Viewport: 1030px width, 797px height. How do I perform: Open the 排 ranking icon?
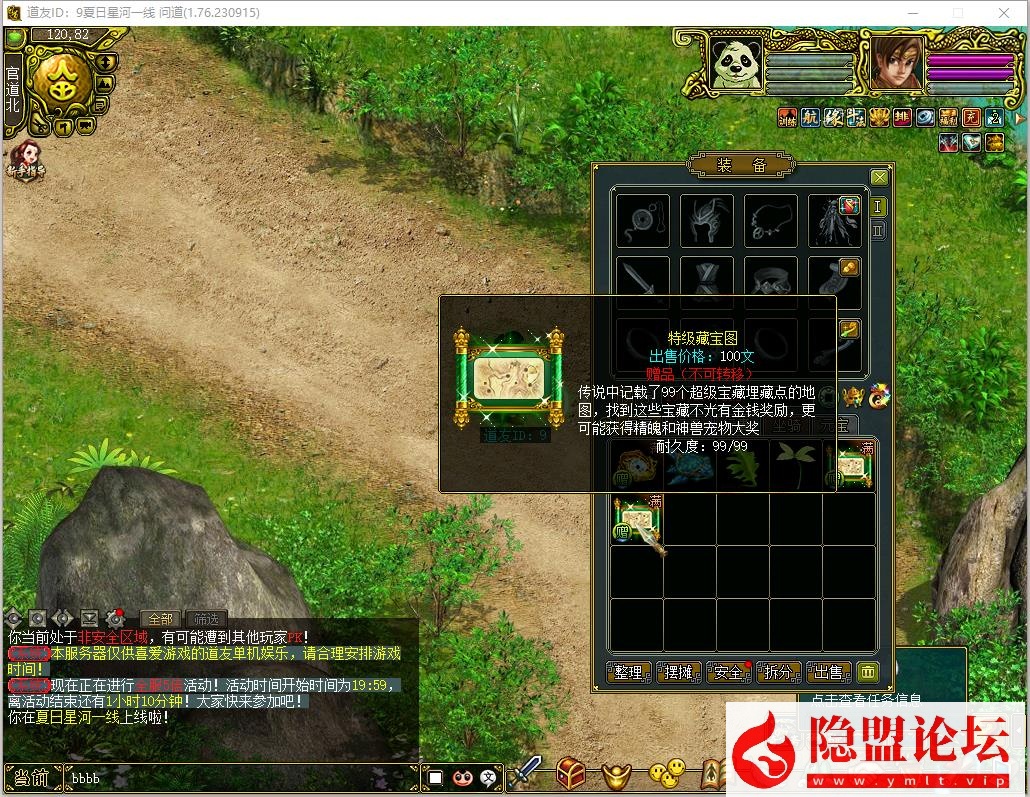[902, 117]
